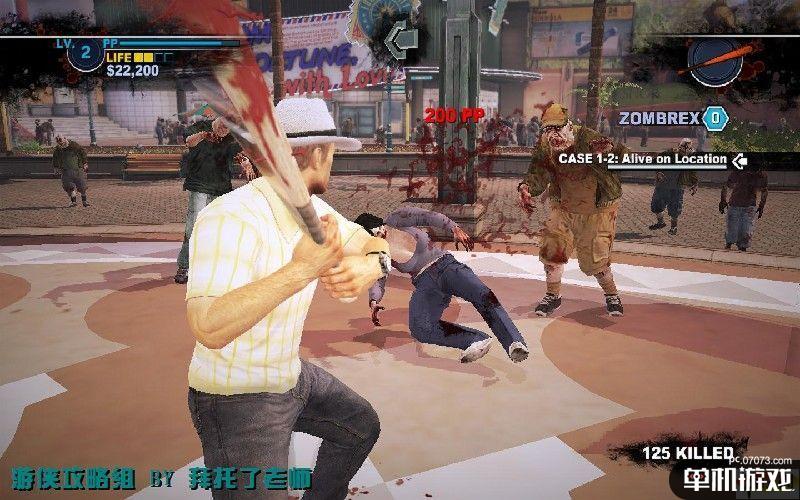Open the CASE 1-2 Alive on Location objective
This screenshot has height=500, width=800.
pyautogui.click(x=641, y=159)
